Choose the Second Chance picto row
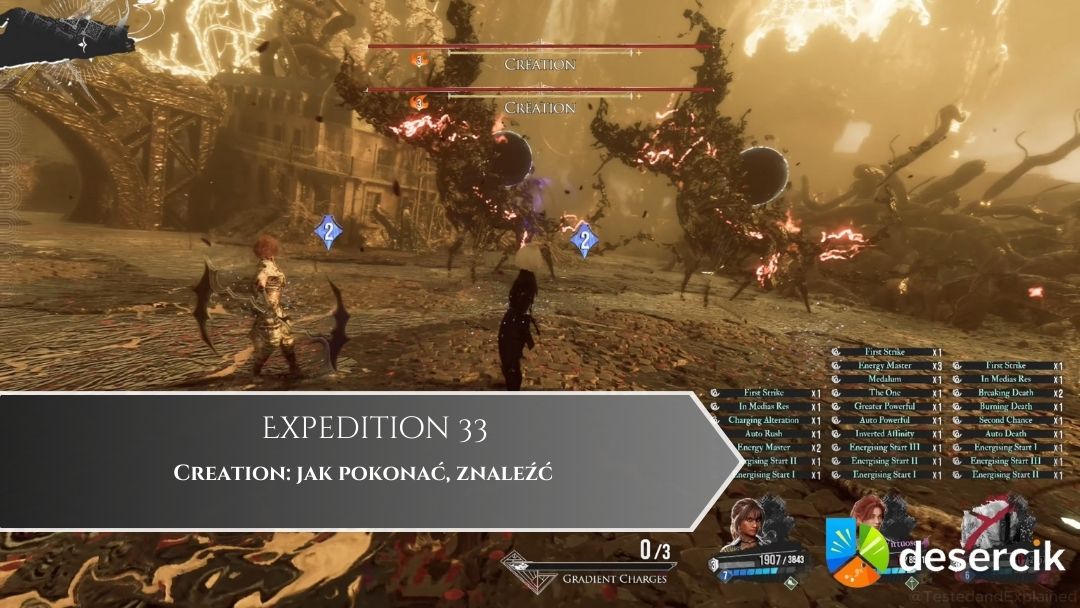The height and width of the screenshot is (608, 1080). [1005, 421]
